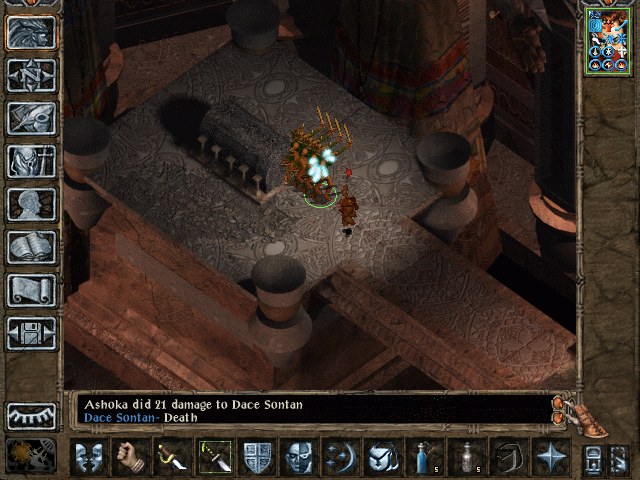Open the floppy disk options menu

coord(31,333)
